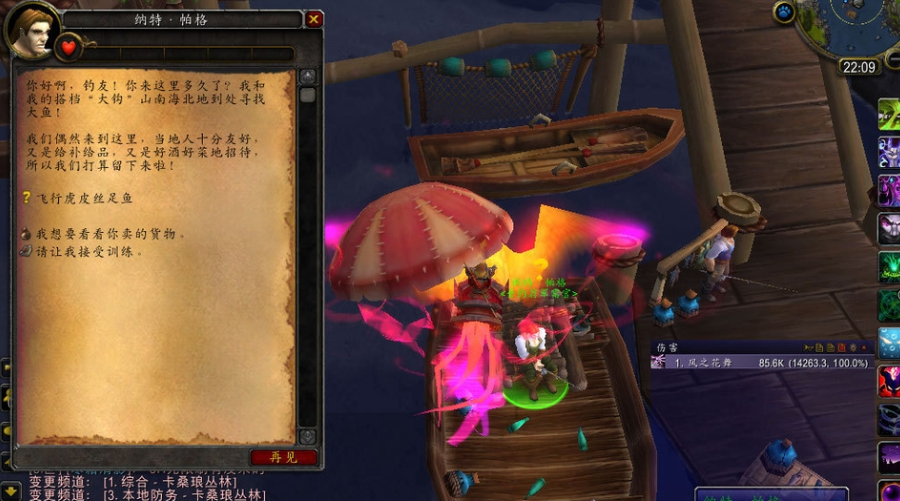Click the red heart reputation icon
This screenshot has width=900, height=501.
click(x=69, y=47)
